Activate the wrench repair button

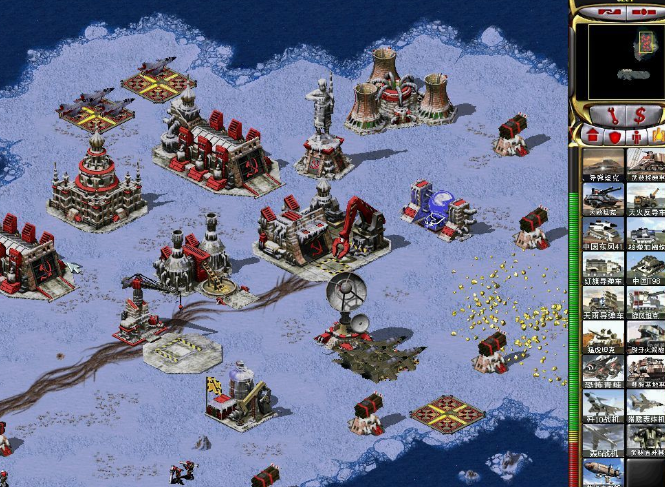(607, 113)
